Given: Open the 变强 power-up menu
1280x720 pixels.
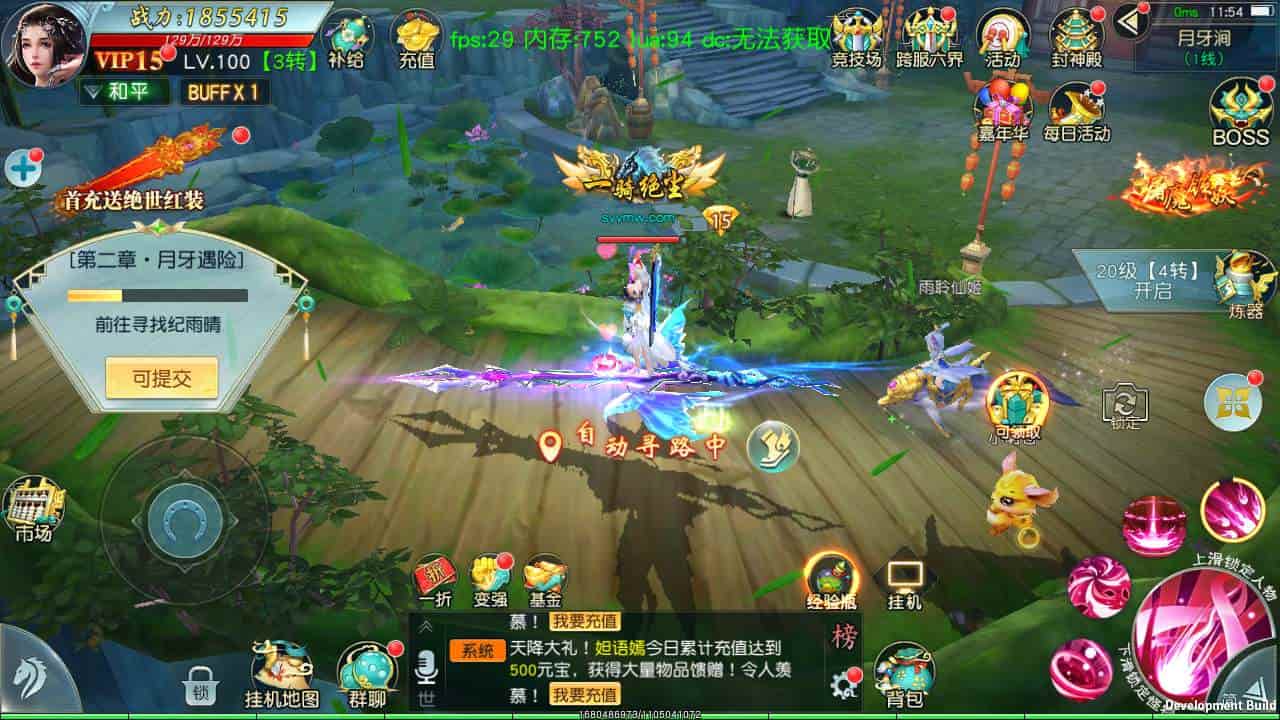Looking at the screenshot, I should click(490, 580).
